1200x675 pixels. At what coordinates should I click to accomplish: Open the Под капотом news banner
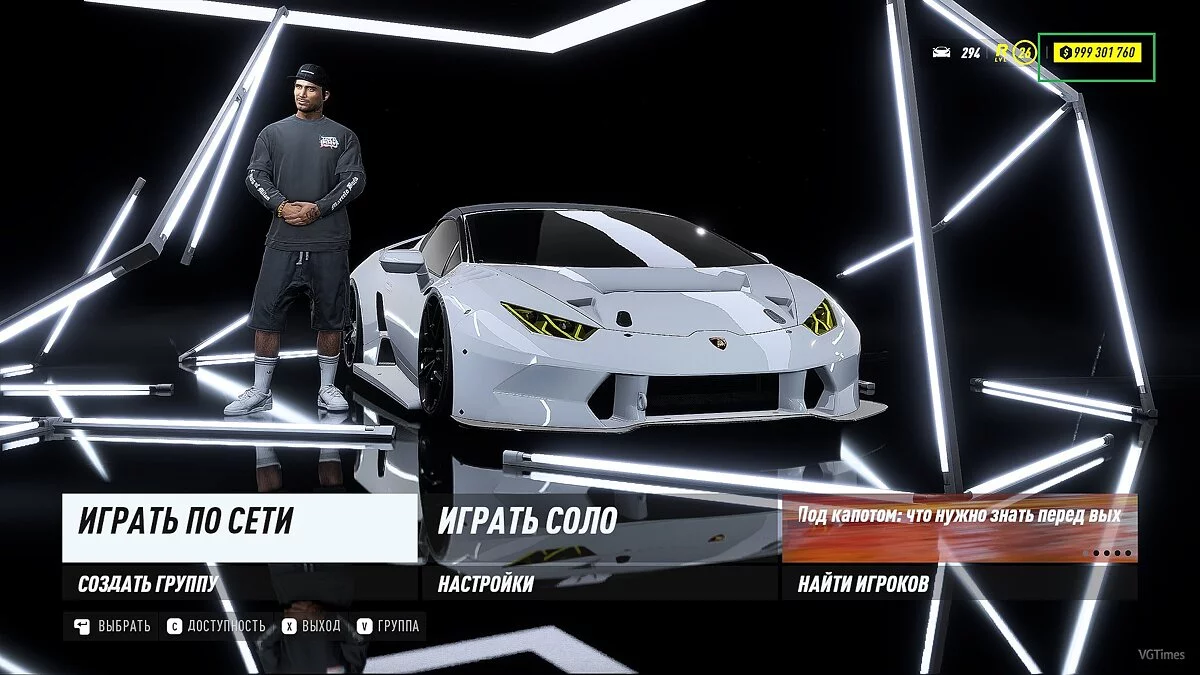[x=959, y=528]
